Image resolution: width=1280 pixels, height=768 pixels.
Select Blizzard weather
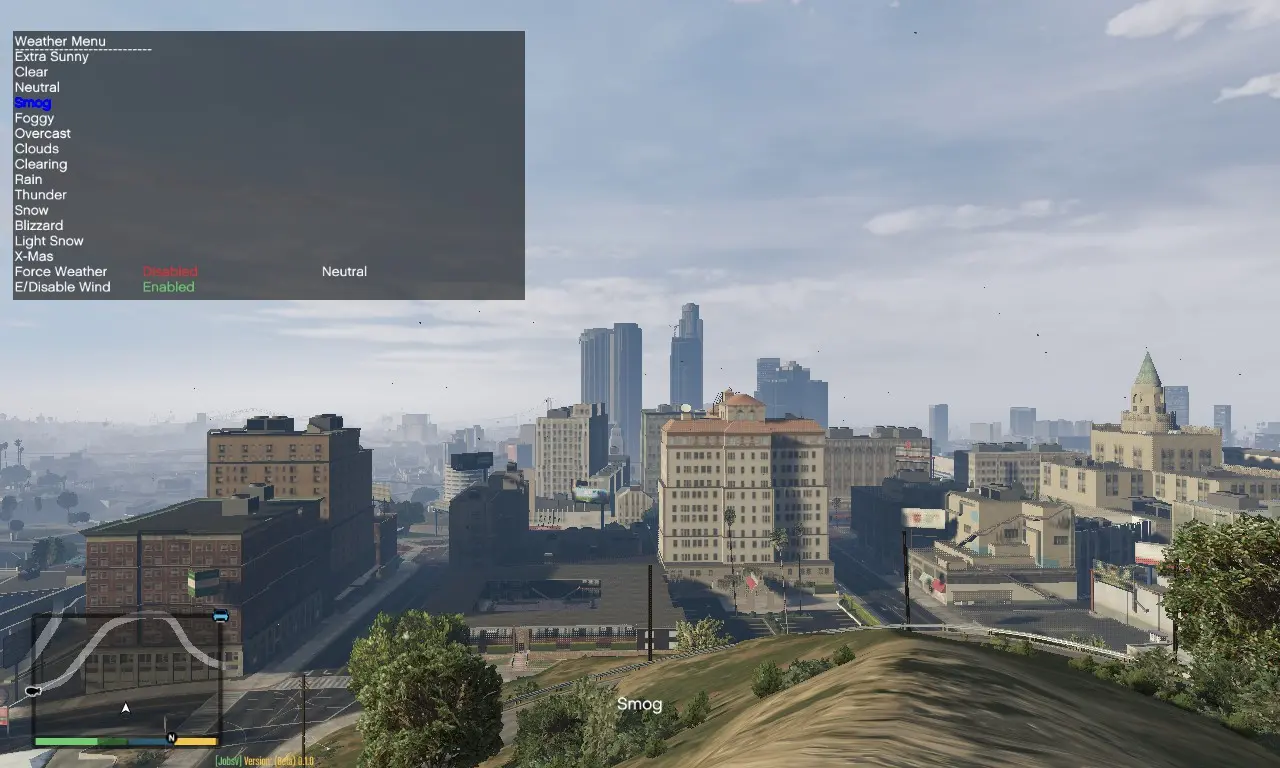click(39, 225)
